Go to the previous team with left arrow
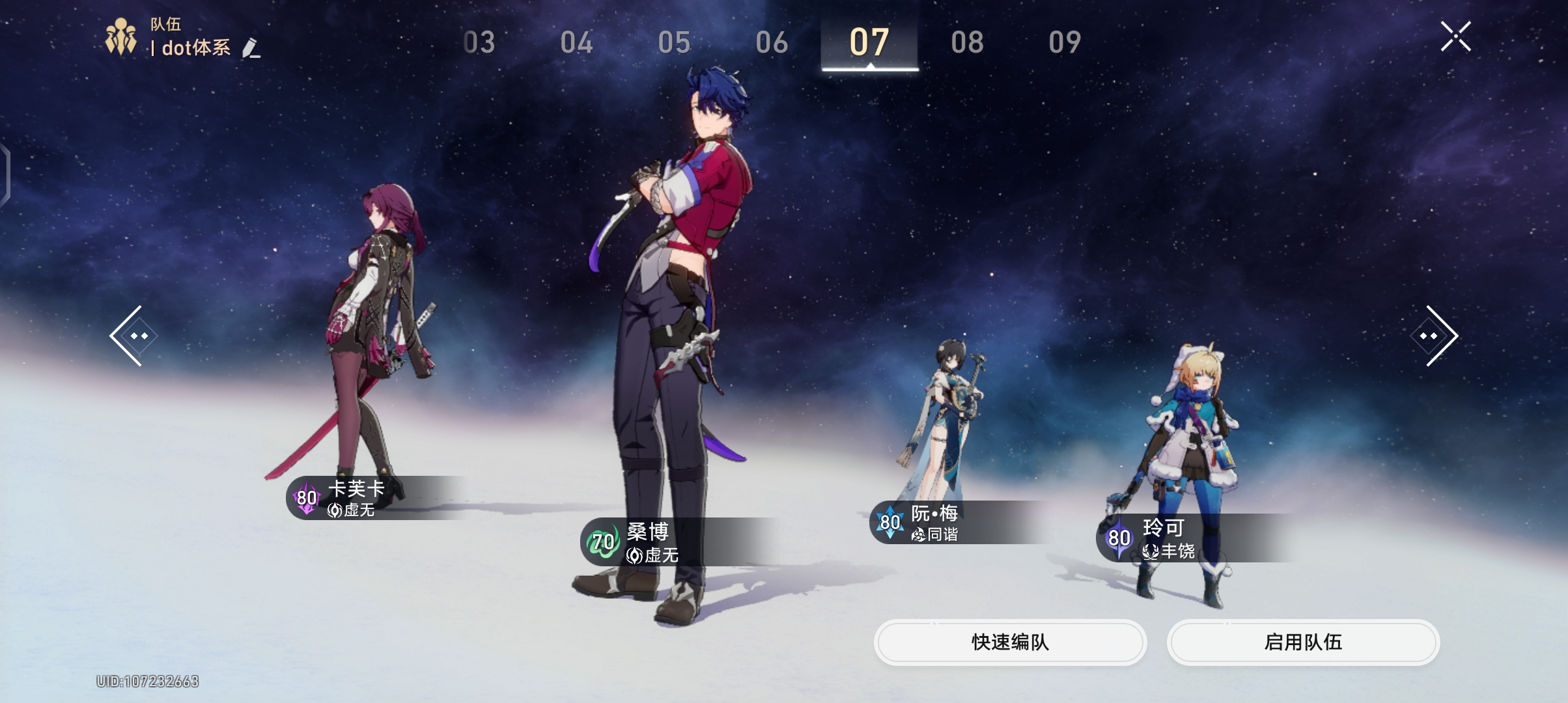 133,336
